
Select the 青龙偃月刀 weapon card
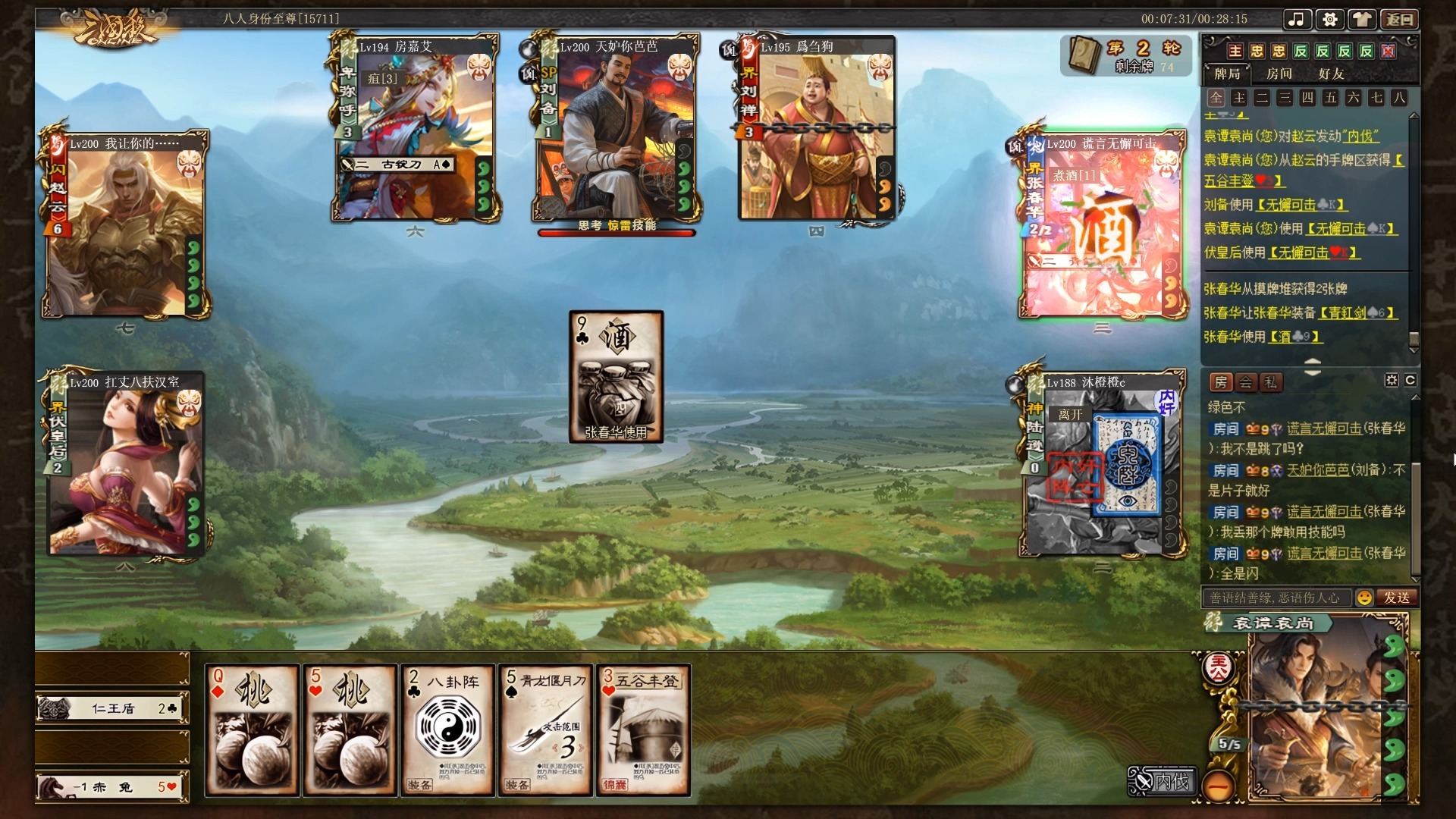(x=545, y=730)
